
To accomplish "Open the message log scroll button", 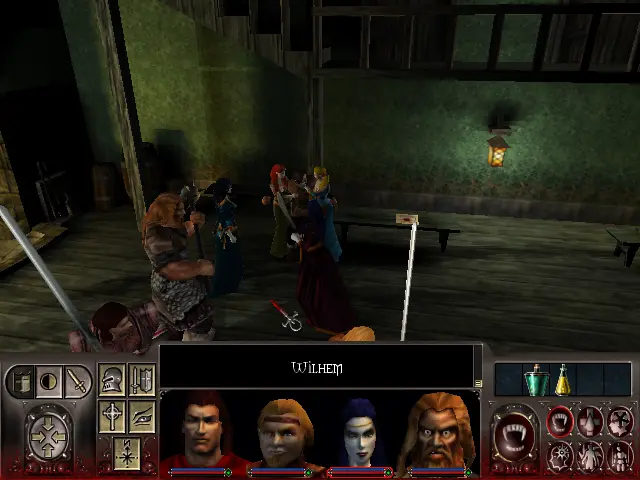I will [478, 383].
